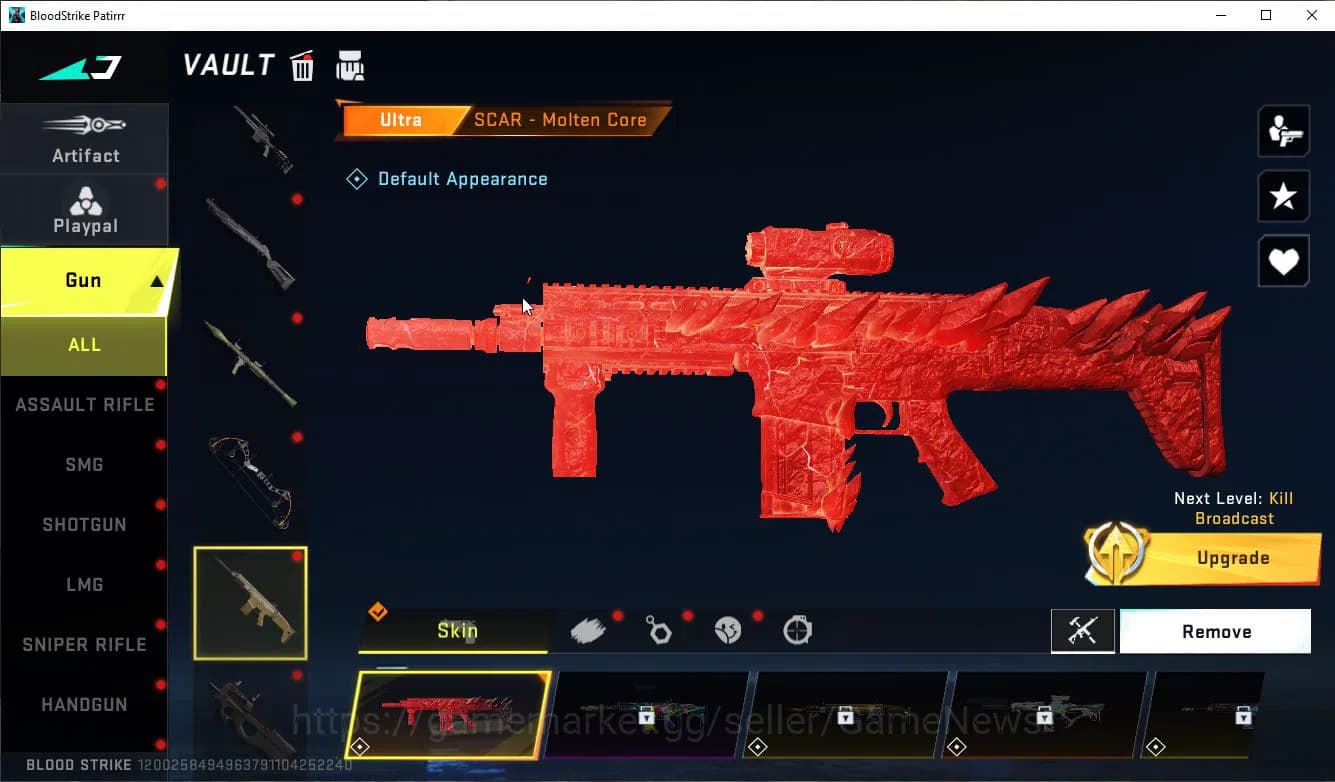This screenshot has height=782, width=1335.
Task: Select the equip-to-character pistol icon
Action: click(x=1283, y=130)
